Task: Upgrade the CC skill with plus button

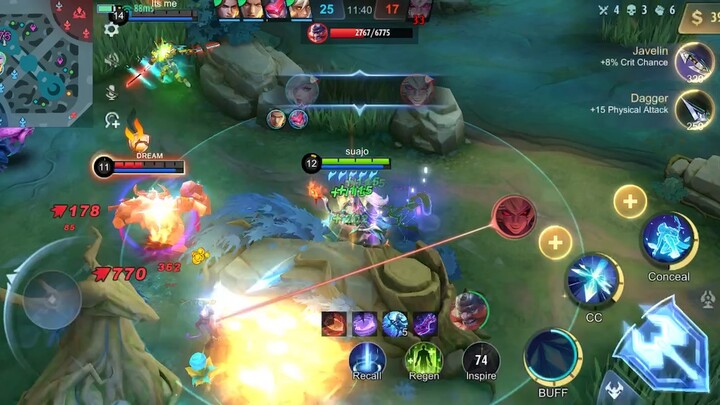Action: click(x=555, y=241)
